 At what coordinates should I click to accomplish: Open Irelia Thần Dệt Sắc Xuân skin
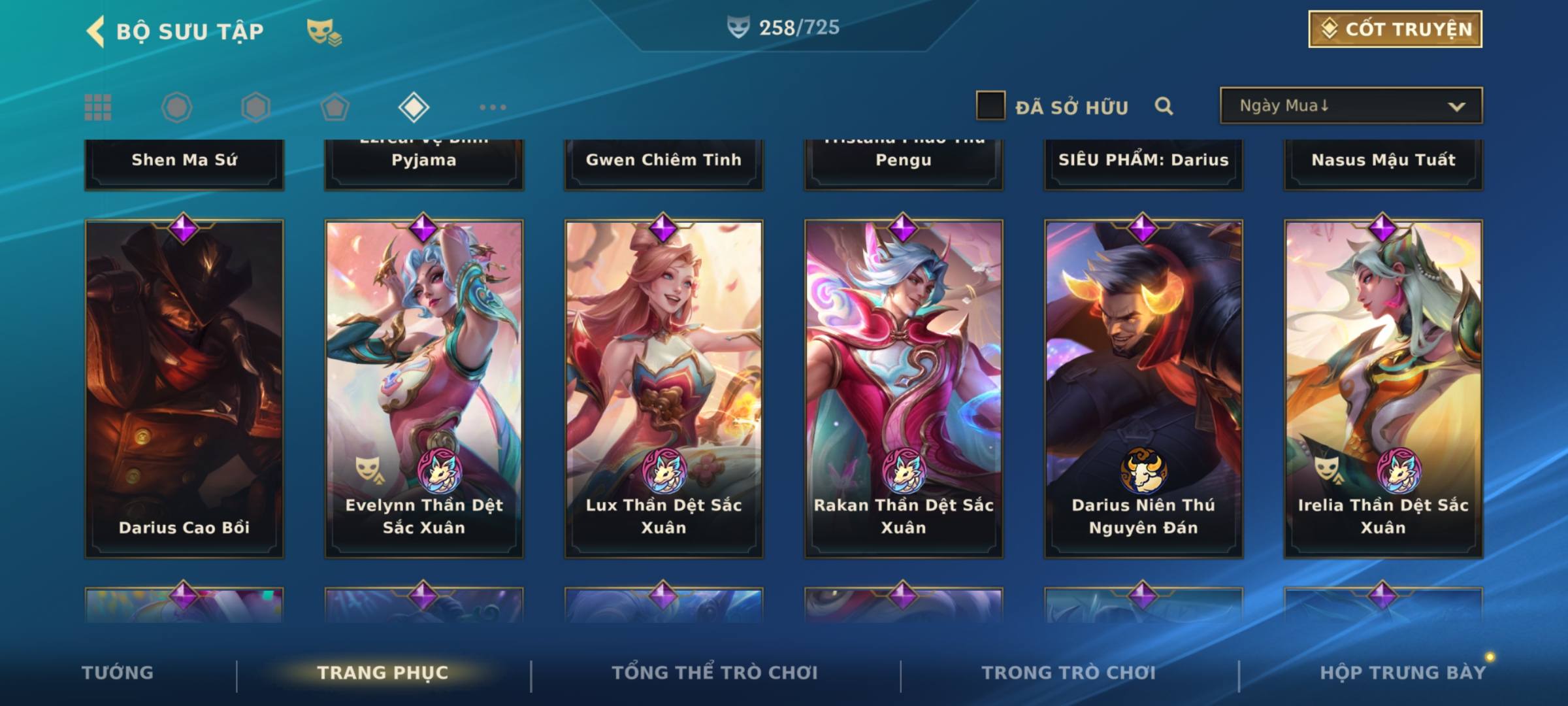click(x=1383, y=388)
